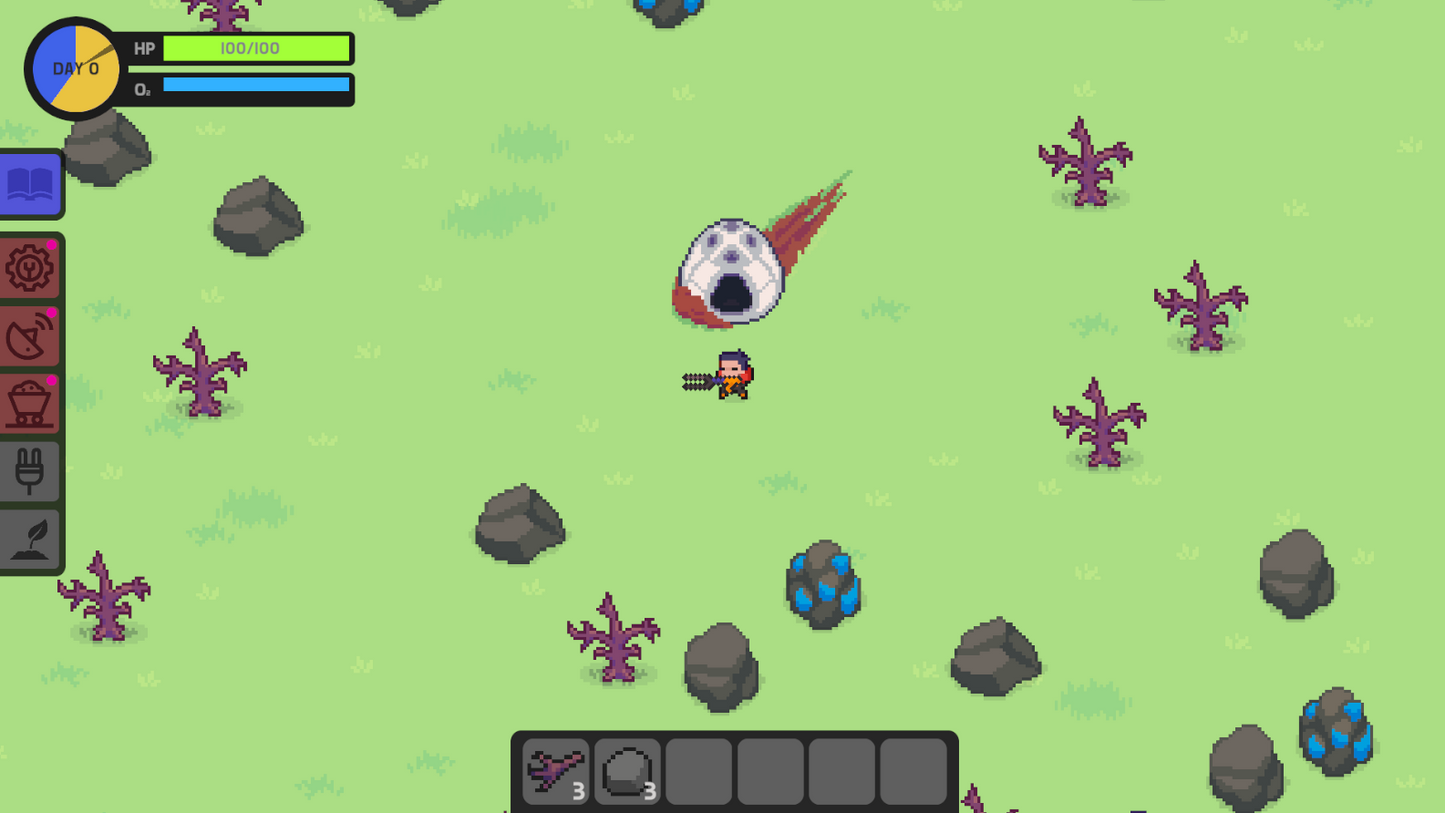
Task: Click the Day 0 clock dial
Action: click(75, 68)
